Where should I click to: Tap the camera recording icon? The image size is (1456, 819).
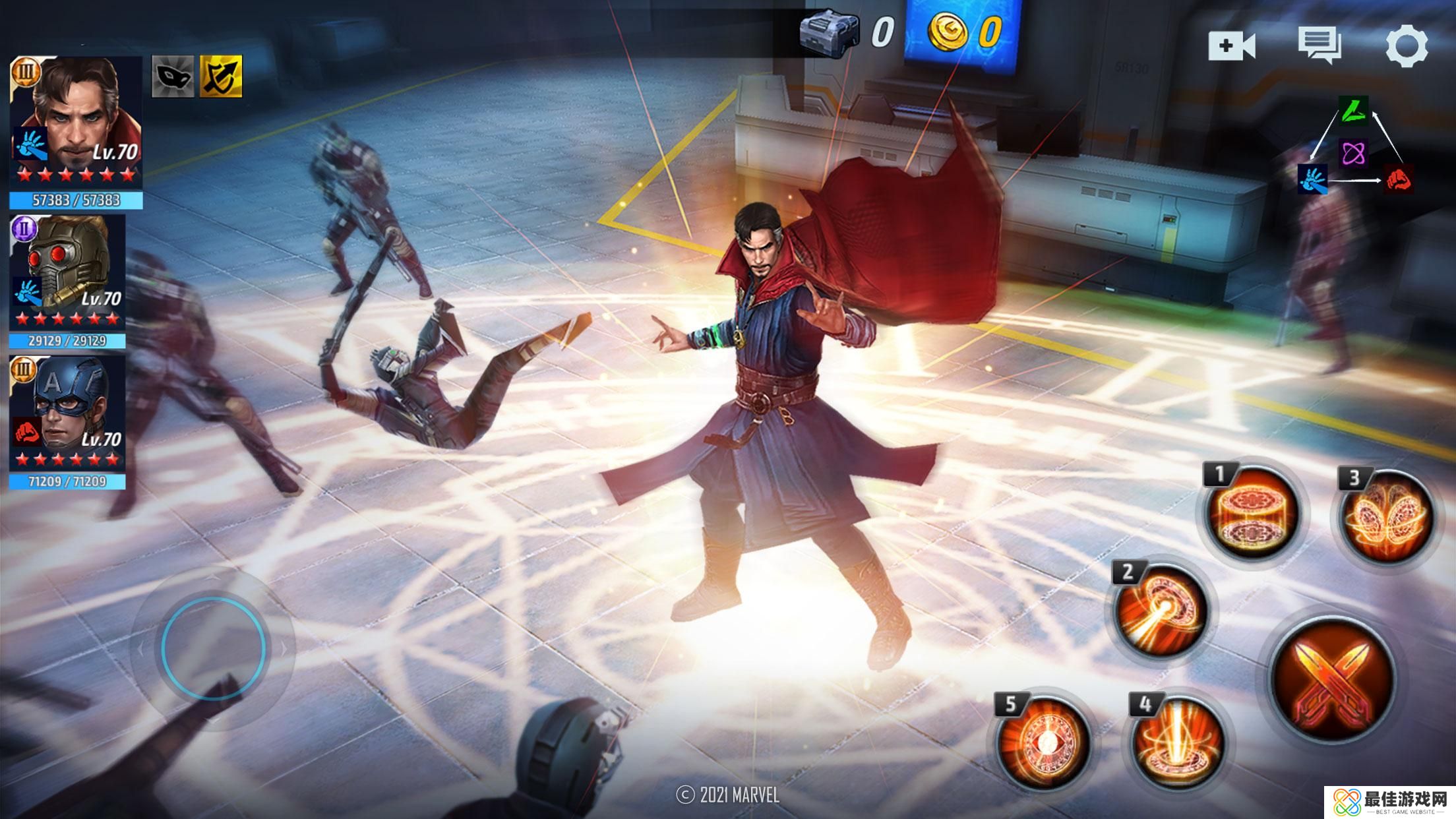tap(1231, 45)
